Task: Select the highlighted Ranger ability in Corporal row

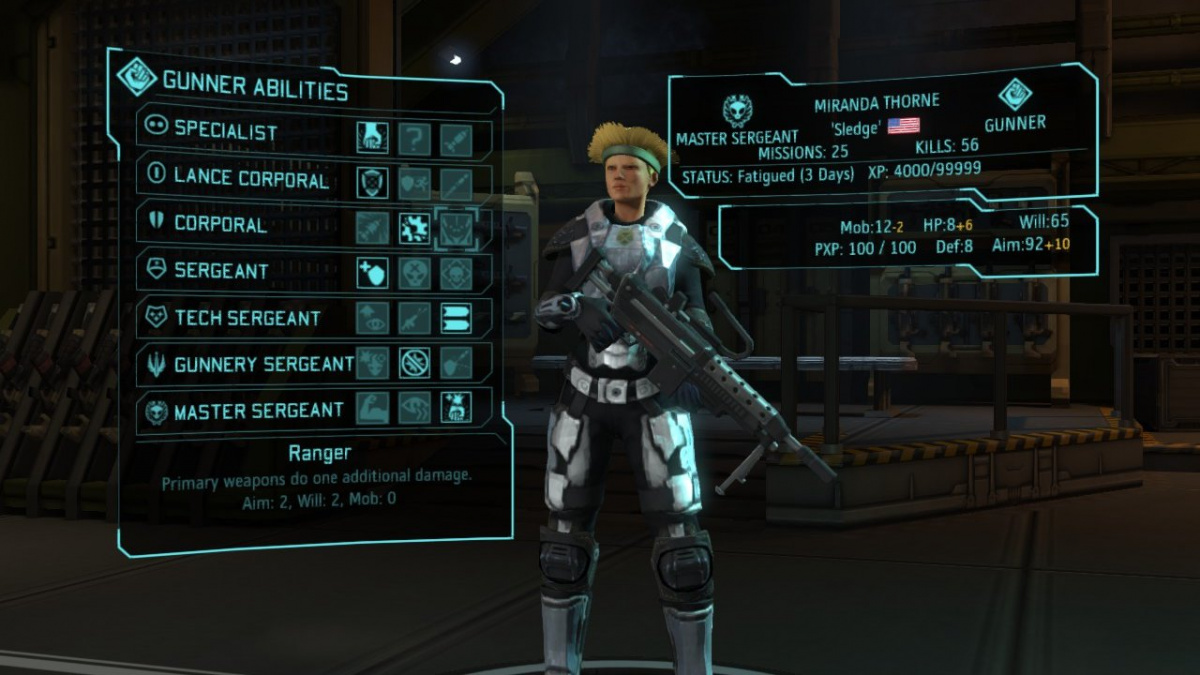Action: tap(457, 228)
